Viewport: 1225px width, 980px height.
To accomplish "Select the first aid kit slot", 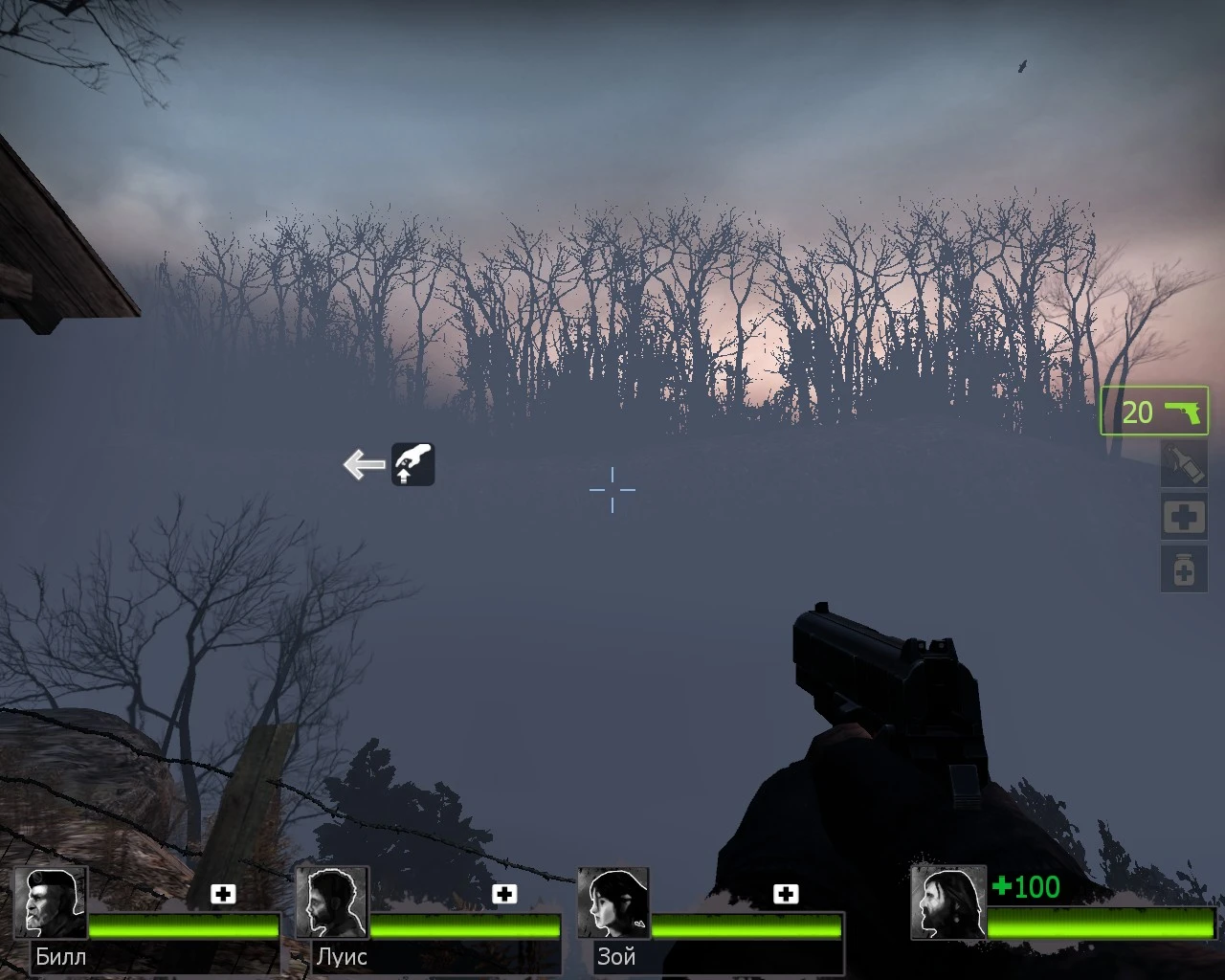I will pos(1183,516).
